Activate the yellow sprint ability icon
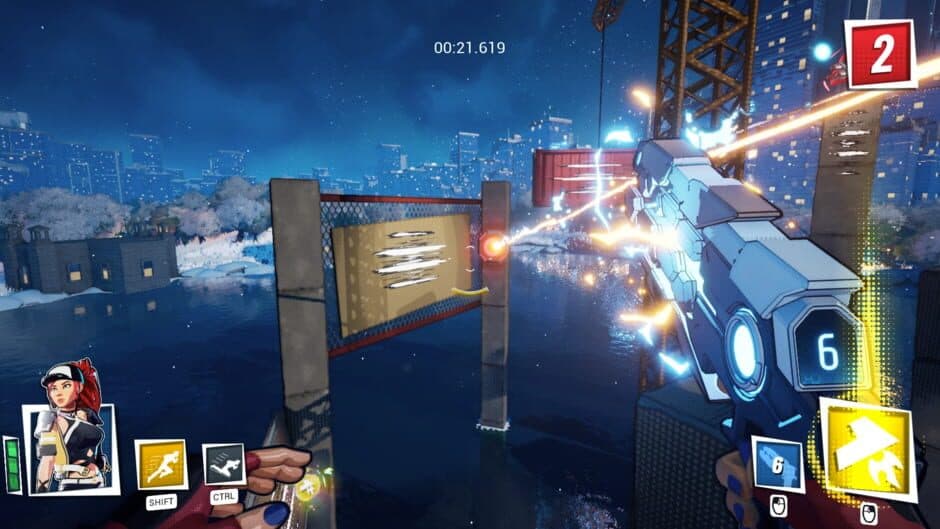Image resolution: width=940 pixels, height=529 pixels. coord(161,465)
